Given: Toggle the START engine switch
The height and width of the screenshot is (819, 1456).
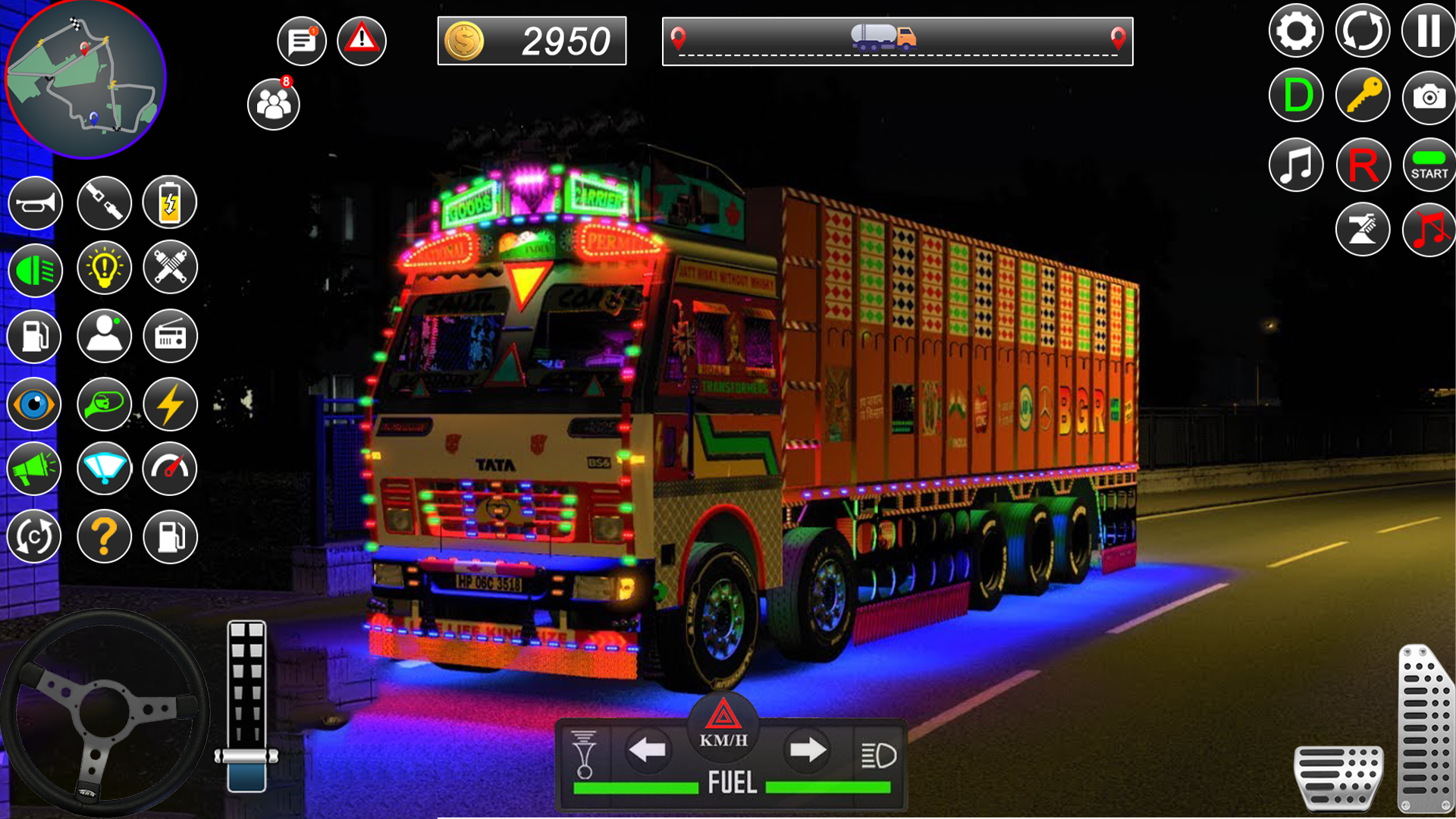Looking at the screenshot, I should tap(1429, 165).
